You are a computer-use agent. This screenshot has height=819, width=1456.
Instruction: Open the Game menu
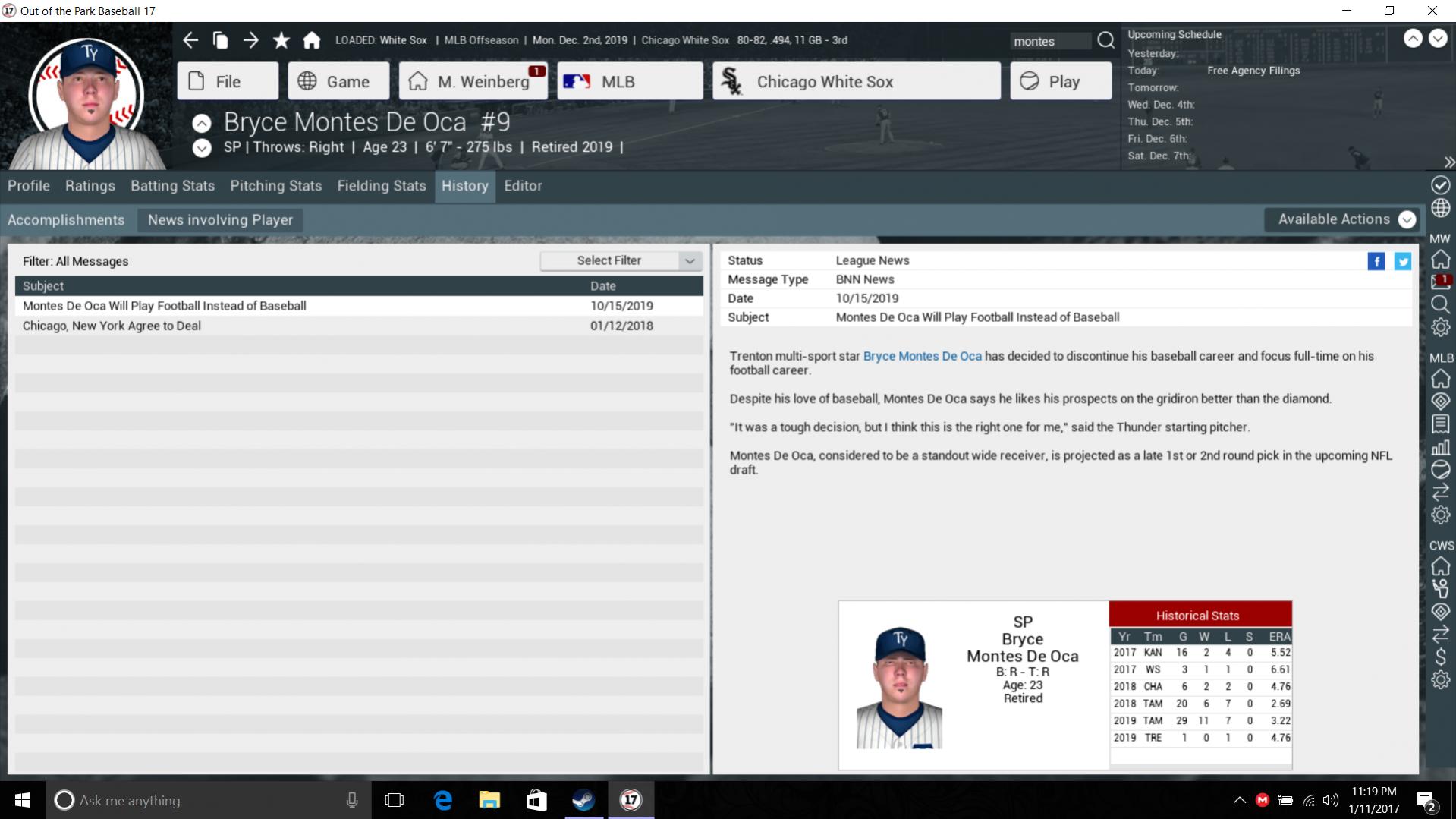(338, 81)
